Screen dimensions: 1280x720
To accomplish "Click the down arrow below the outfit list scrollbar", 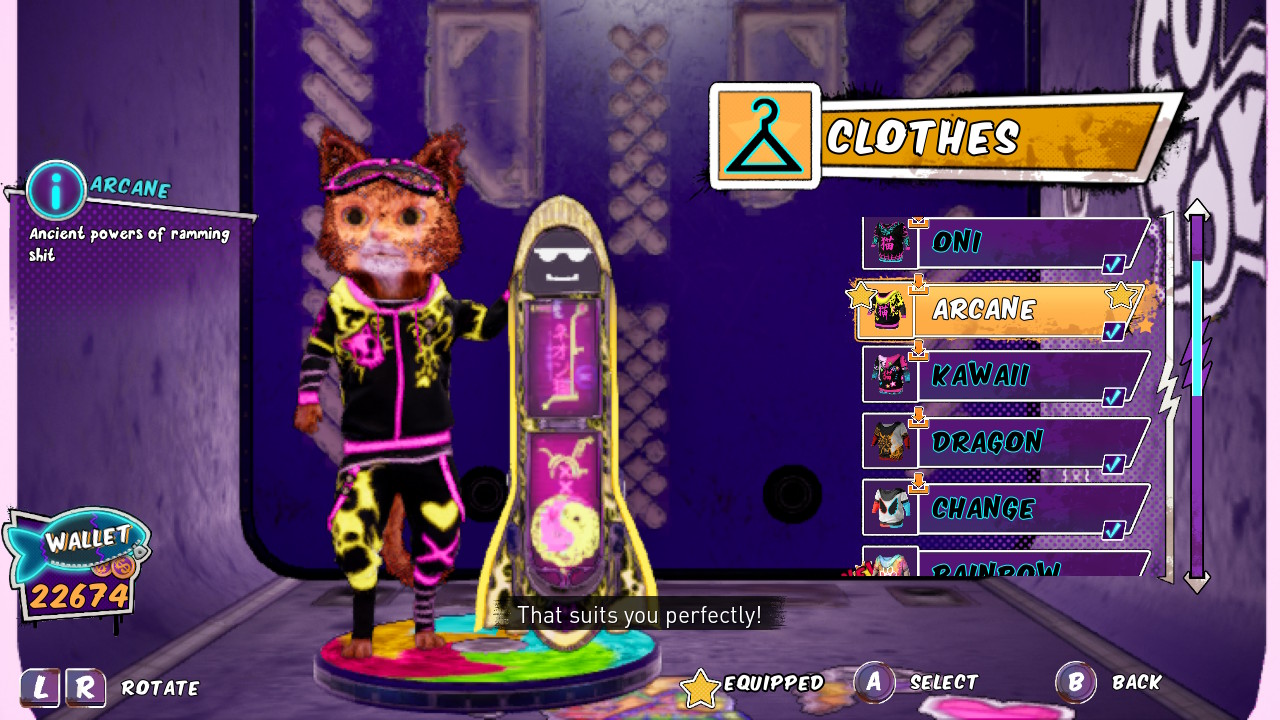I will [1197, 583].
